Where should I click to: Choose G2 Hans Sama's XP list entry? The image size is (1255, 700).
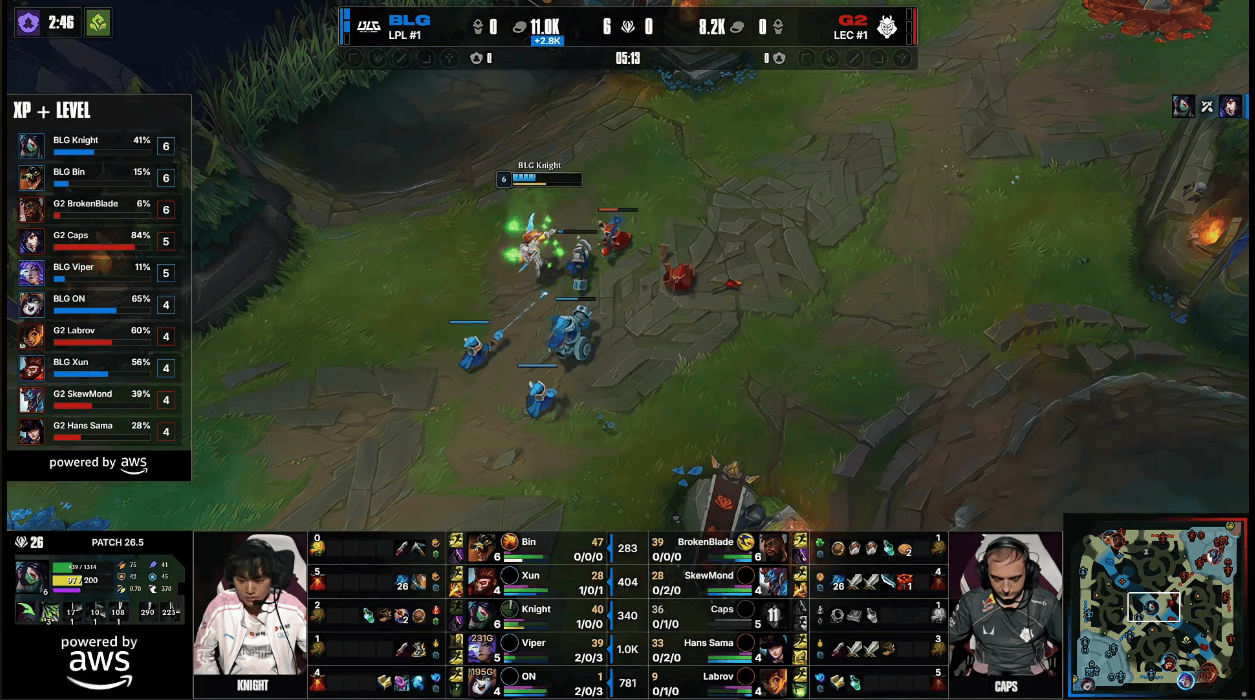tap(95, 431)
